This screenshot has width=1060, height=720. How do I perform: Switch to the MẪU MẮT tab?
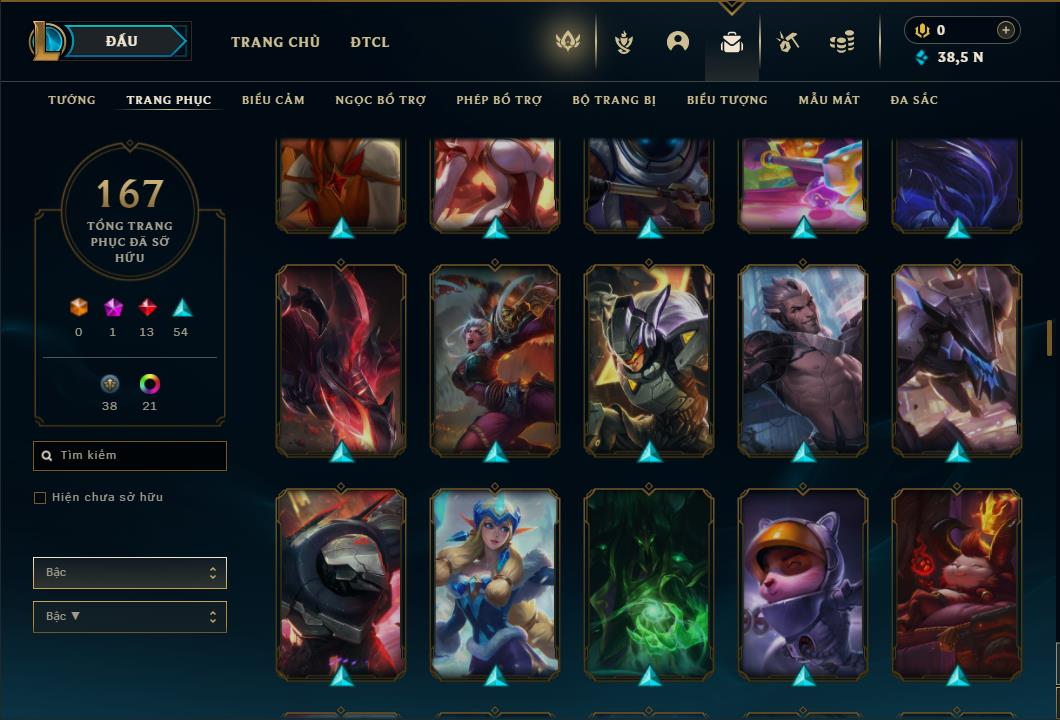click(829, 100)
